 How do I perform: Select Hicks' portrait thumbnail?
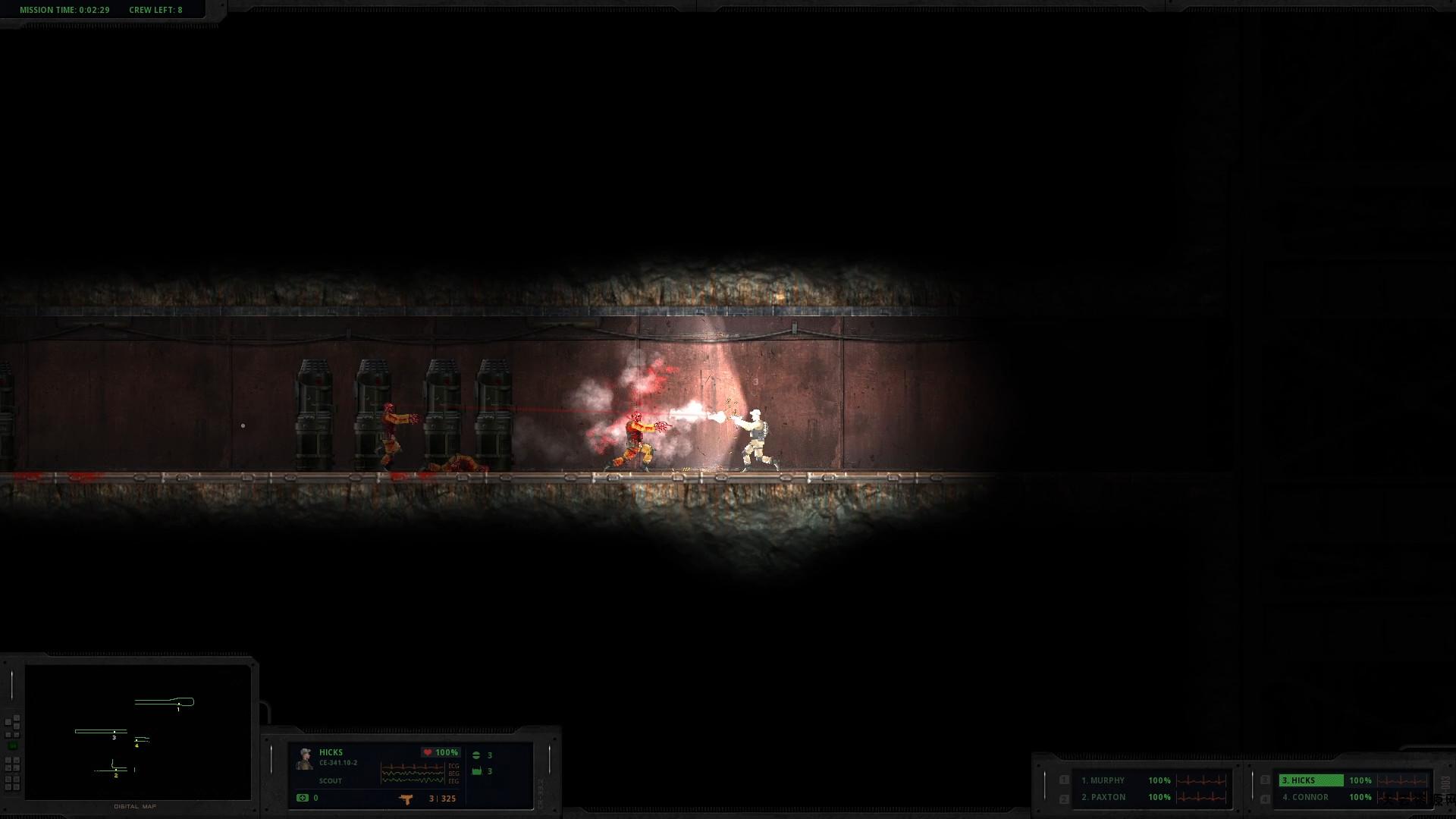click(306, 758)
